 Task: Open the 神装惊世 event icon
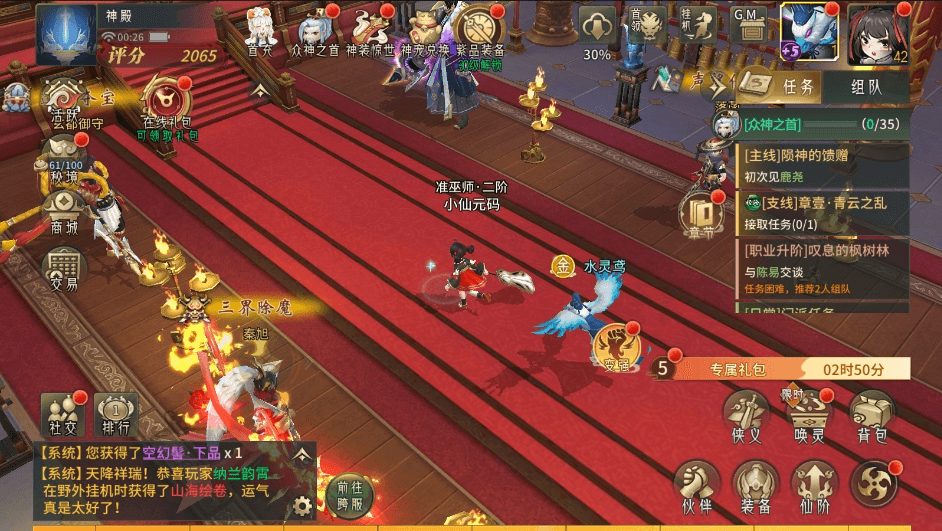(x=369, y=28)
